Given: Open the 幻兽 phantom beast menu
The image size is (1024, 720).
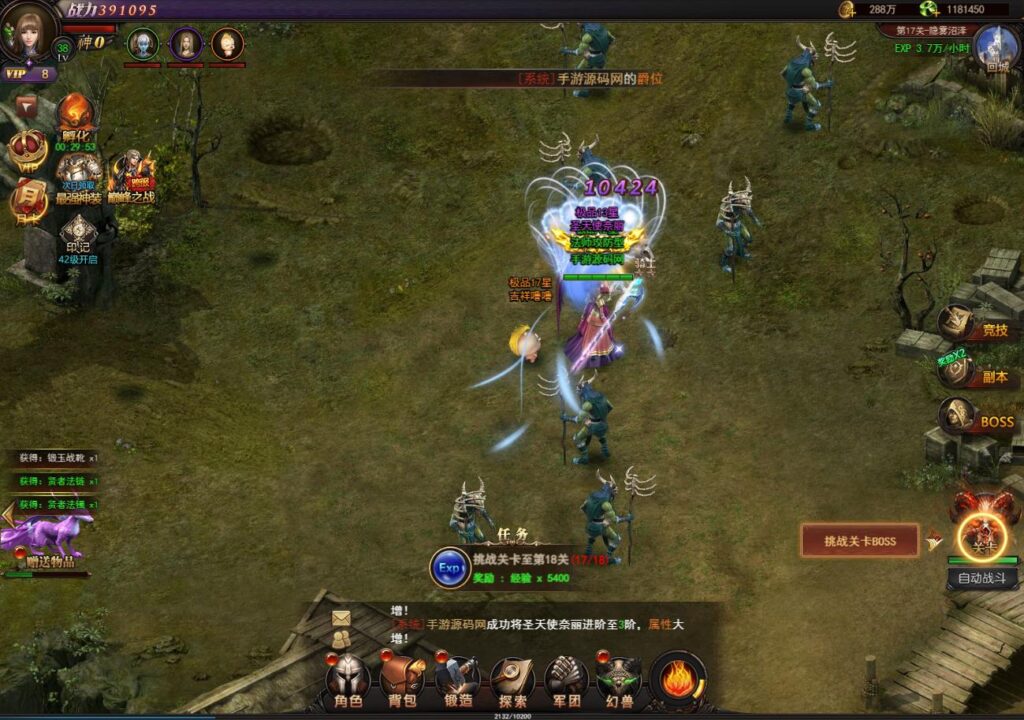Looking at the screenshot, I should point(620,680).
